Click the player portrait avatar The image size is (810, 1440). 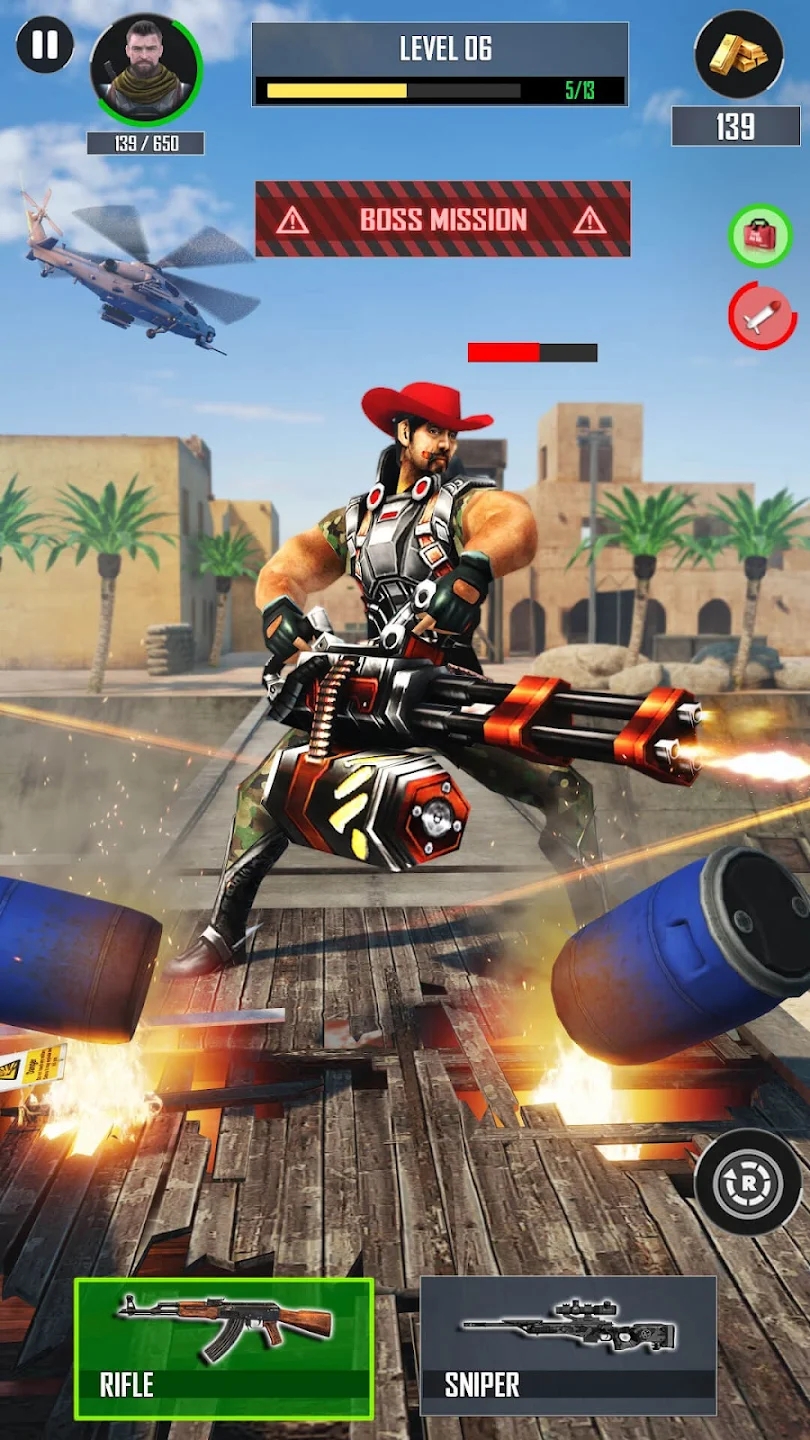coord(146,68)
